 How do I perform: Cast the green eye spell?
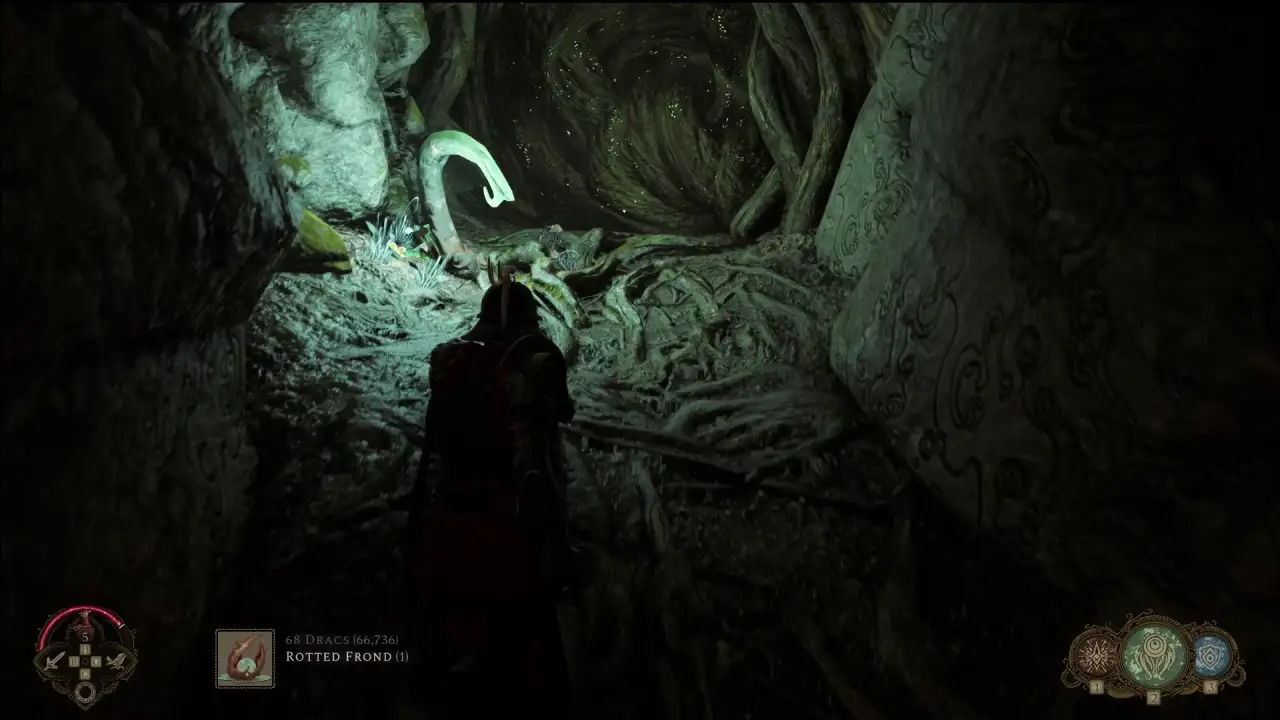click(1153, 653)
